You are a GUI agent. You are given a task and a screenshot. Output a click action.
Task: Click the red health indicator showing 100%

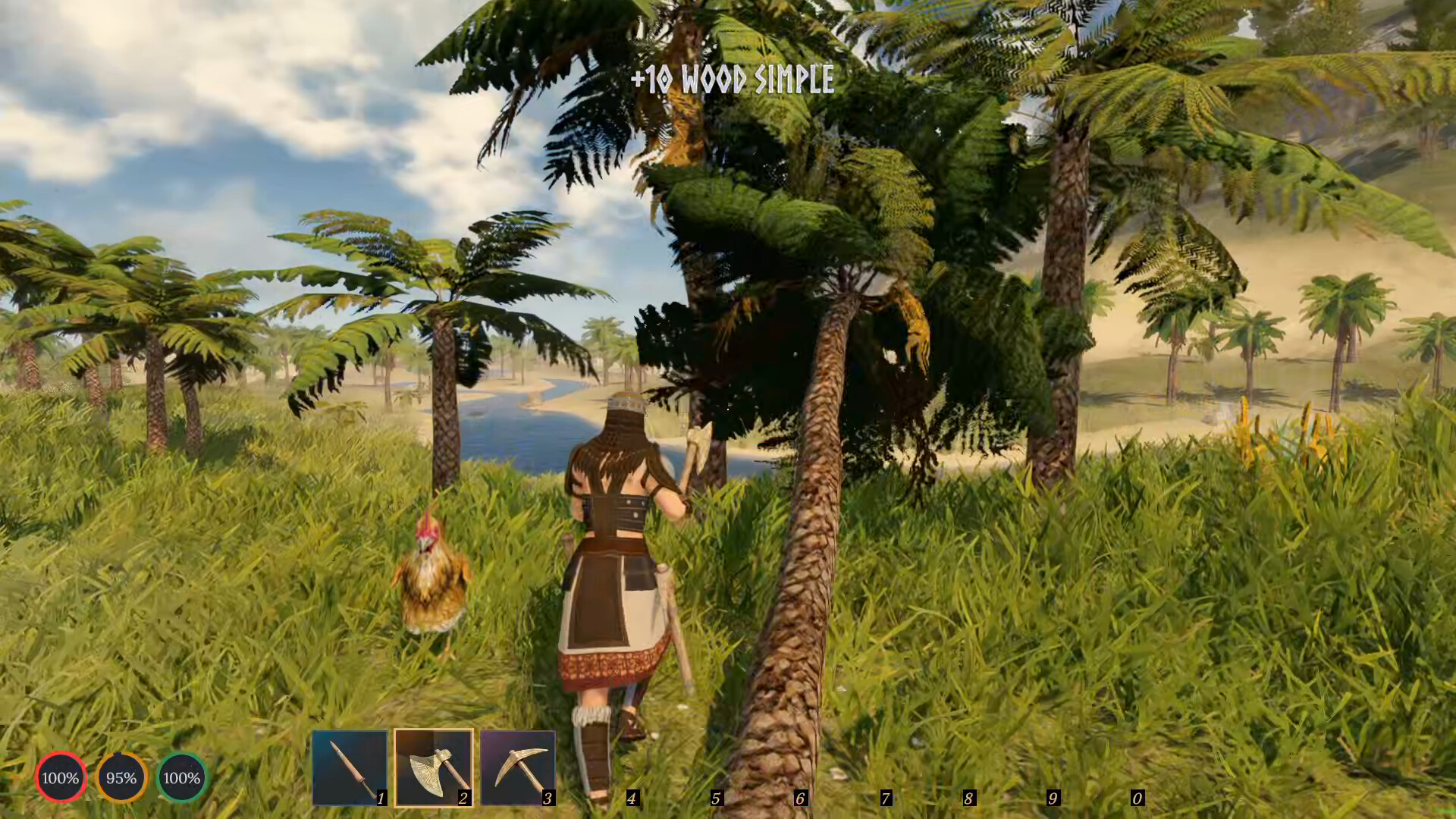click(x=60, y=777)
